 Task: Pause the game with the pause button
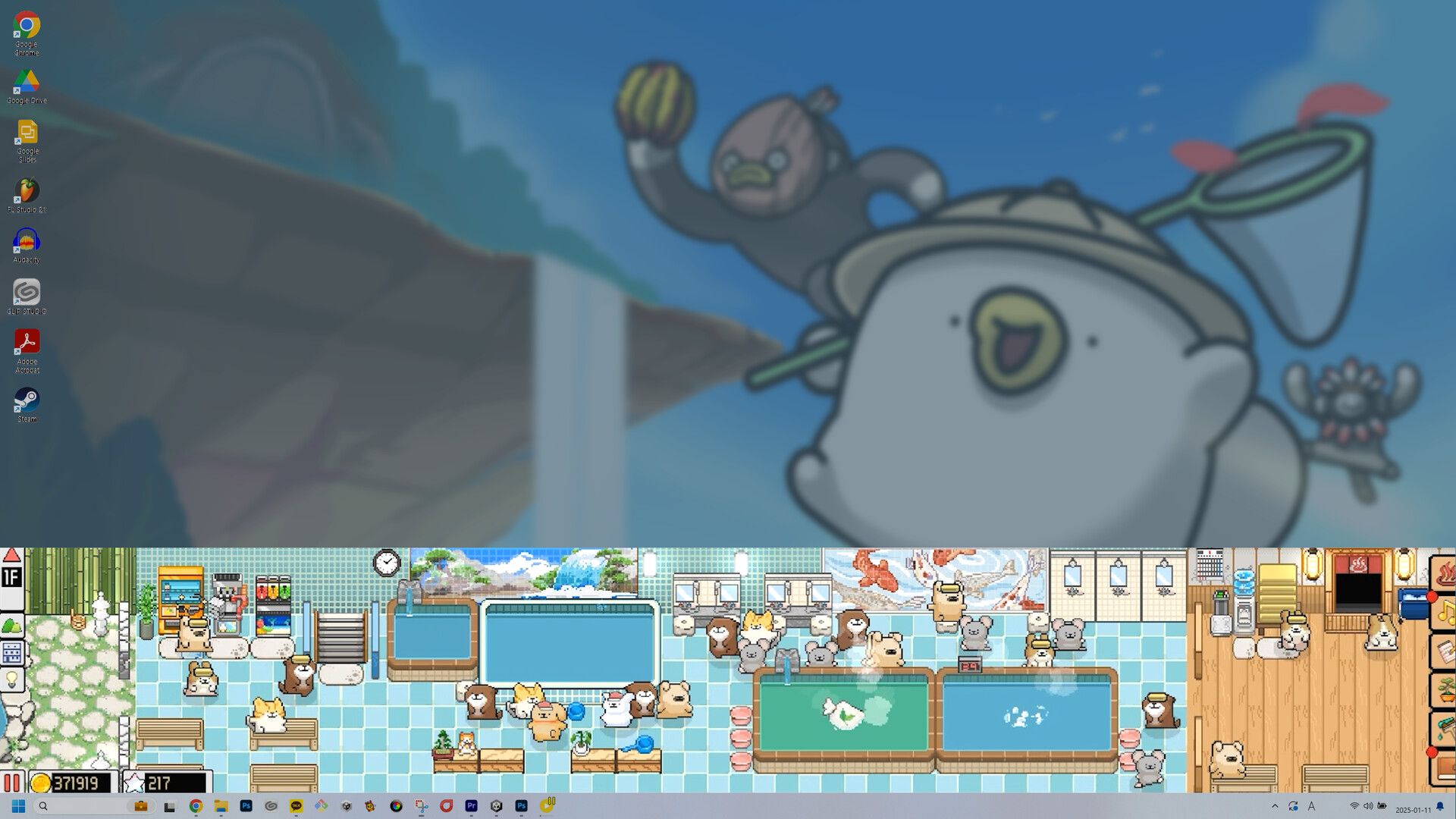[x=13, y=783]
